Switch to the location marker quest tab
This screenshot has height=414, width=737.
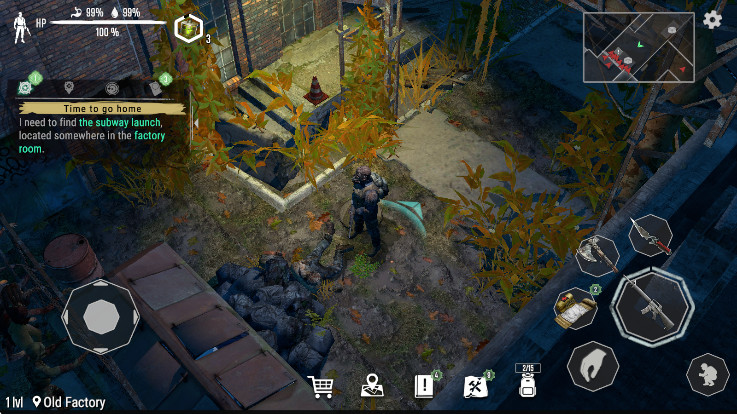(69, 87)
